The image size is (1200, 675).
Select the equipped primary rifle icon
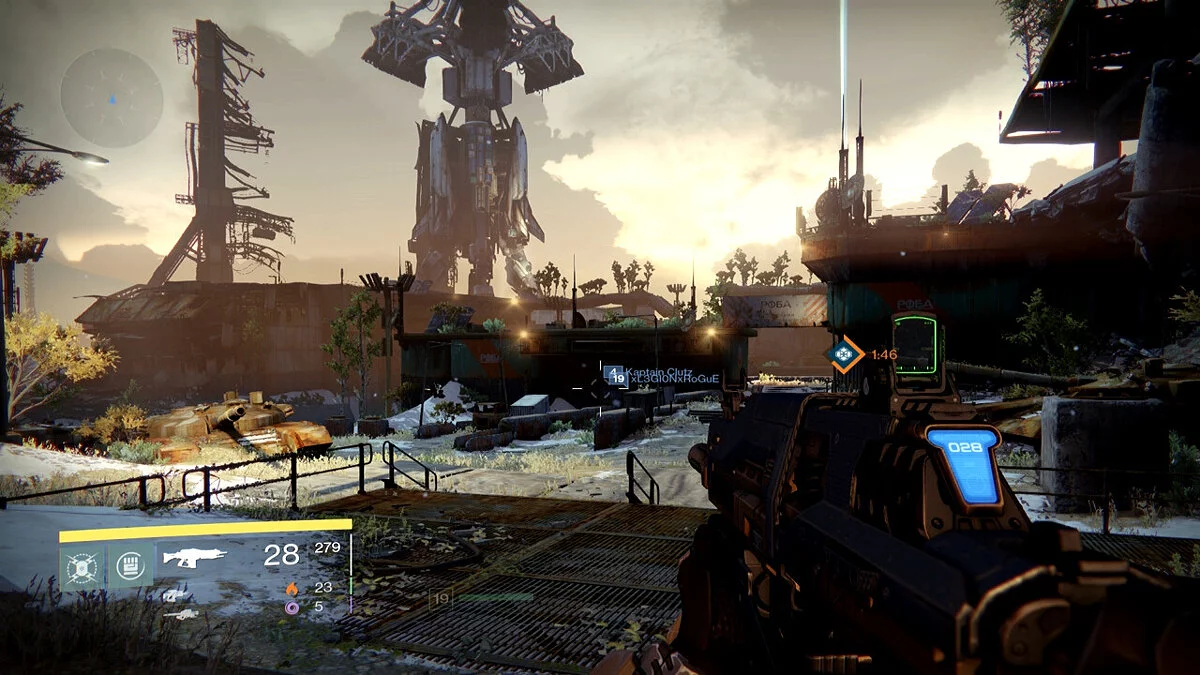[194, 557]
